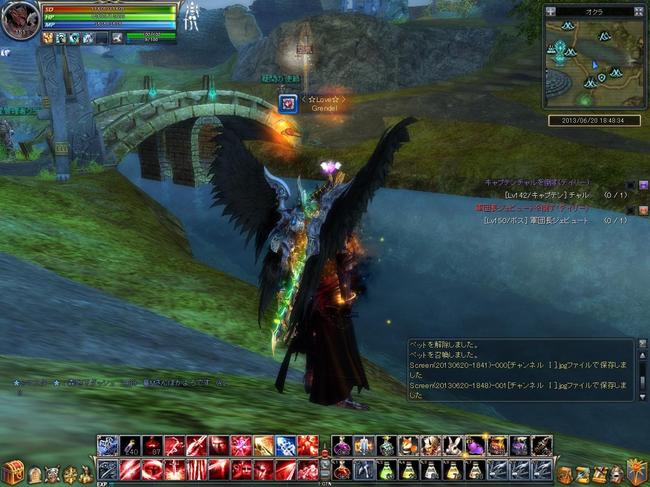Click the chat log message window
The height and width of the screenshot is (487, 650).
[520, 370]
